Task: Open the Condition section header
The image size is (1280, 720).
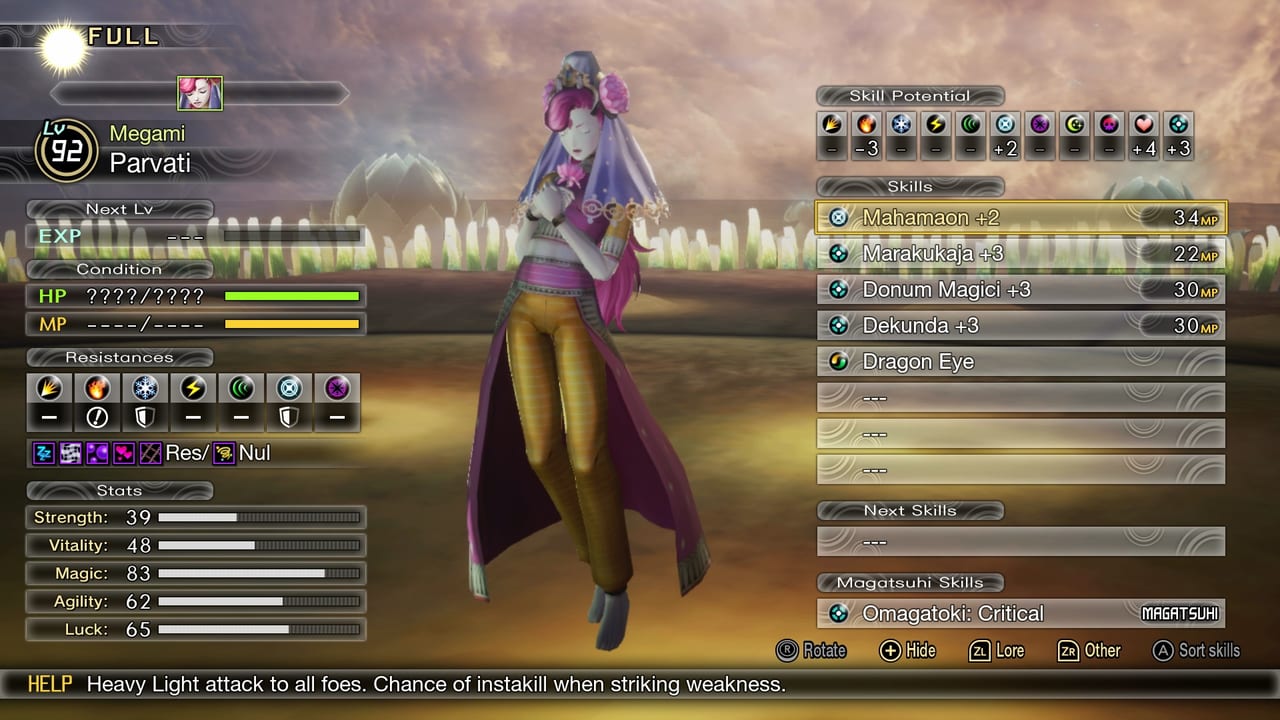Action: point(120,269)
